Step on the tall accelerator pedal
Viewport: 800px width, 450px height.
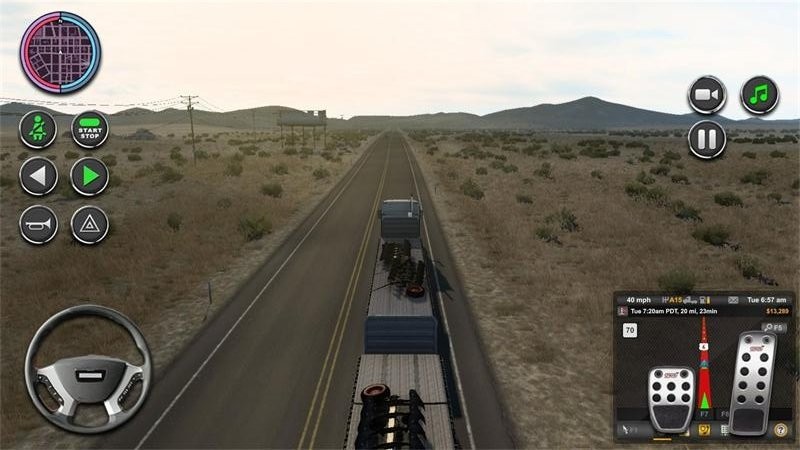tap(753, 383)
